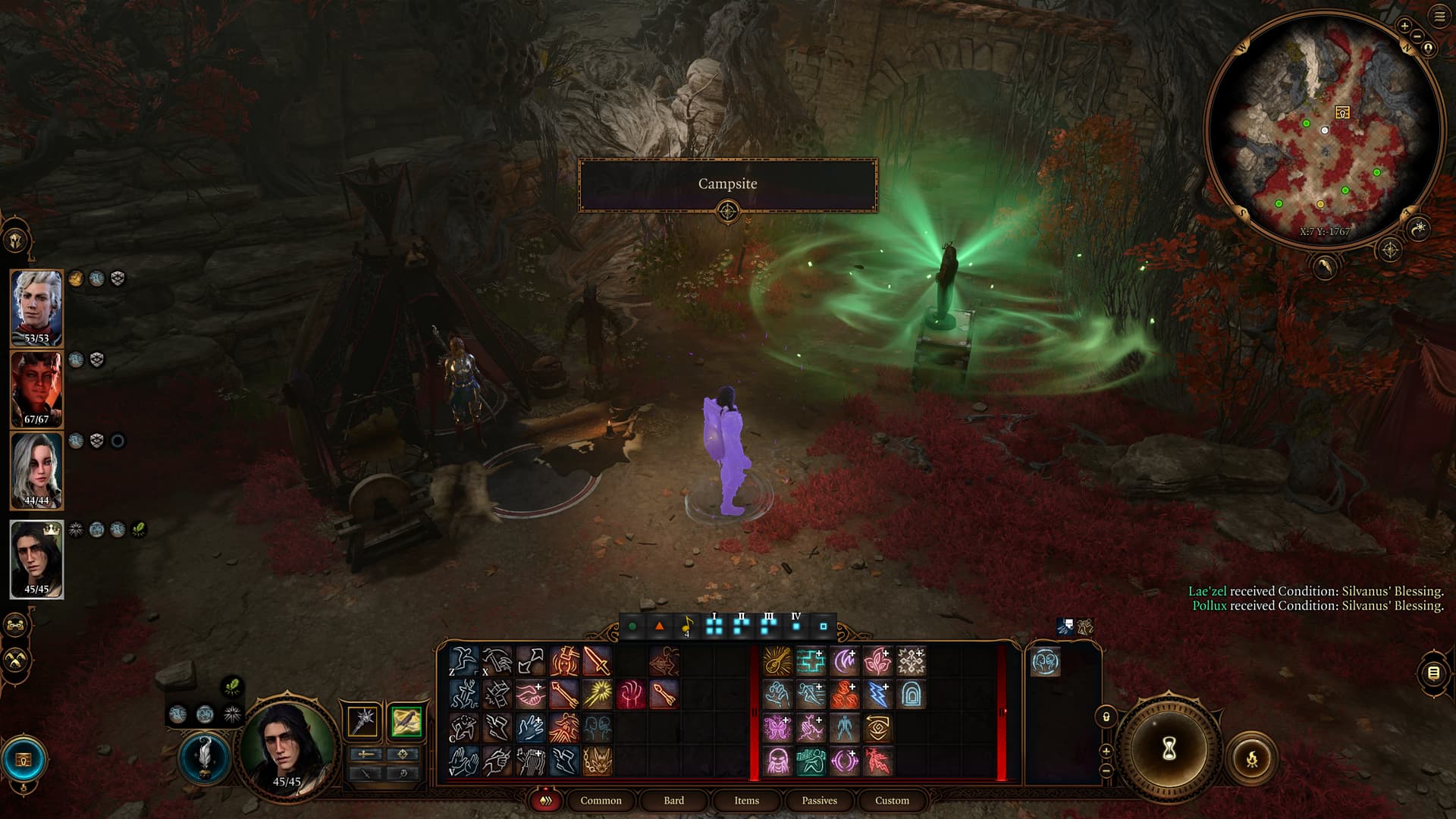
Task: Activate the sword main-hand attack icon
Action: [x=598, y=661]
